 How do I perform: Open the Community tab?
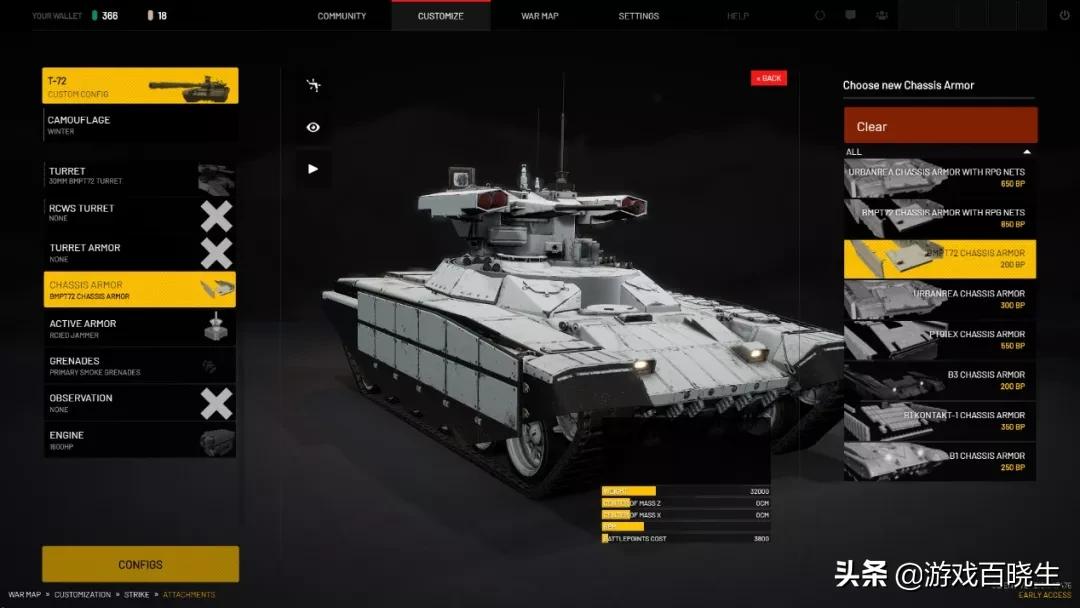[341, 16]
